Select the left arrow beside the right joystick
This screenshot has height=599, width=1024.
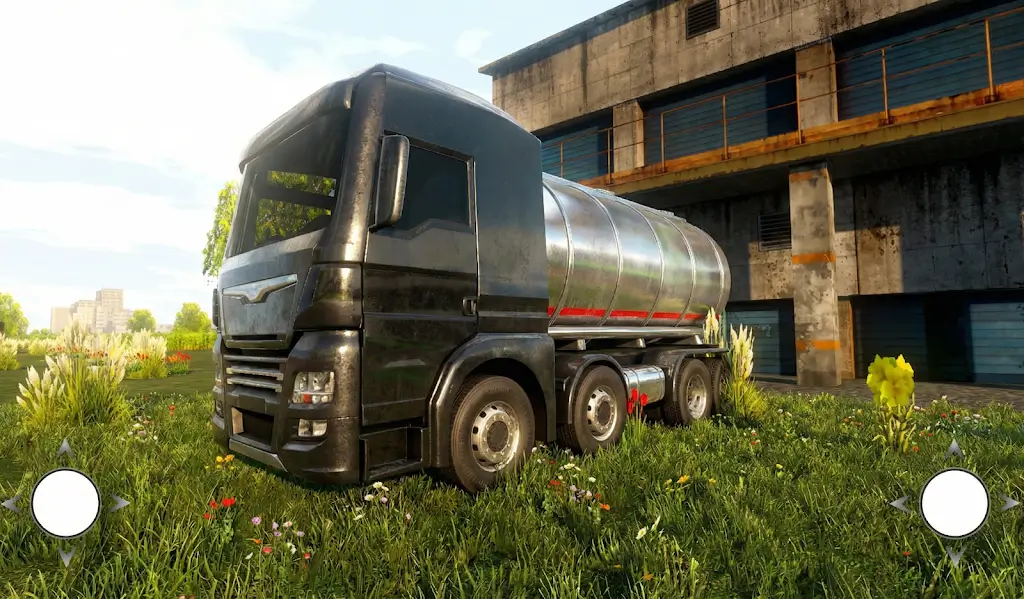900,503
